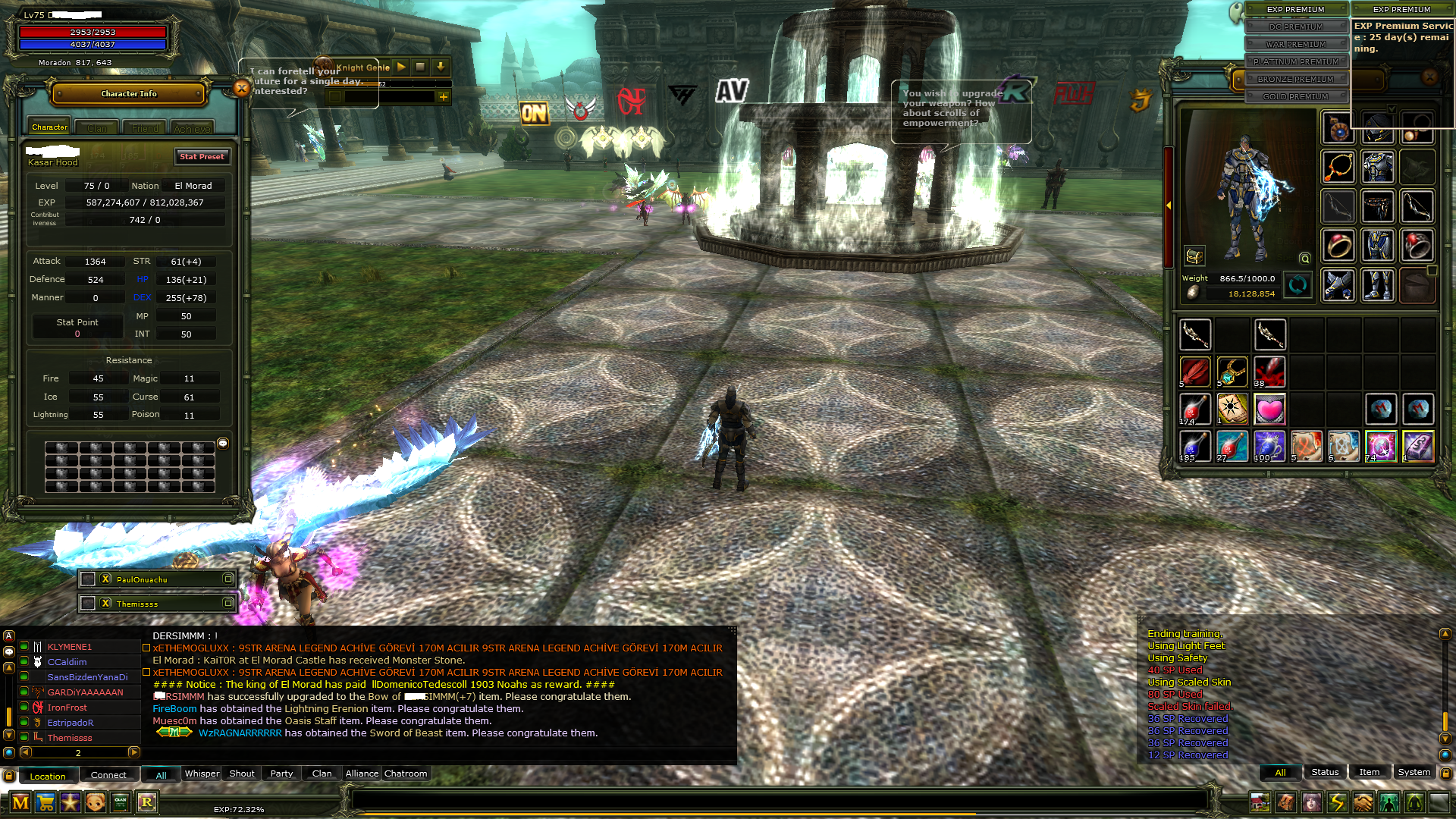Choose the blue potion stack of 185
This screenshot has width=1456, height=819.
tap(1194, 447)
